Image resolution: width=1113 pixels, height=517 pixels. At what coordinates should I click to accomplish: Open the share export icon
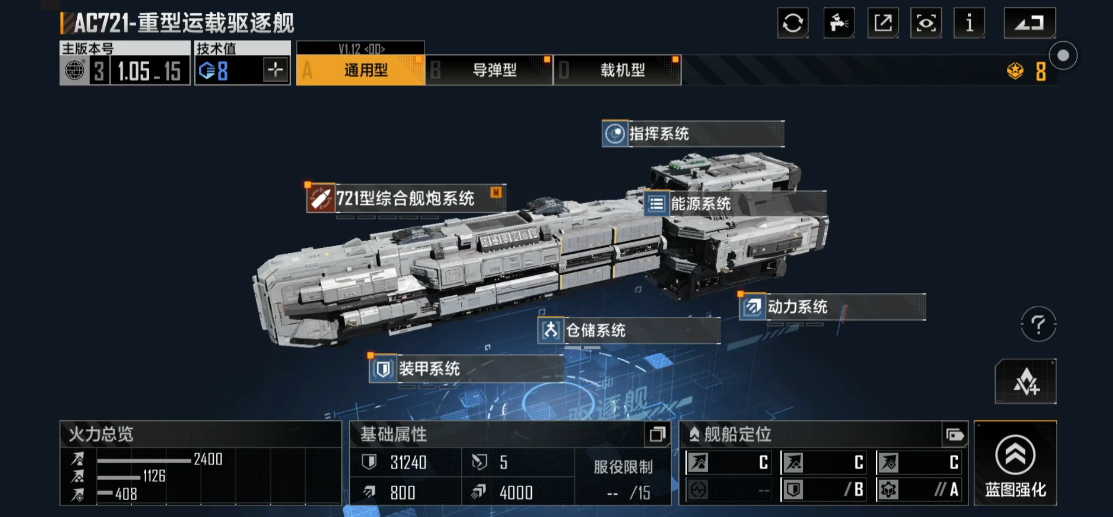[882, 22]
